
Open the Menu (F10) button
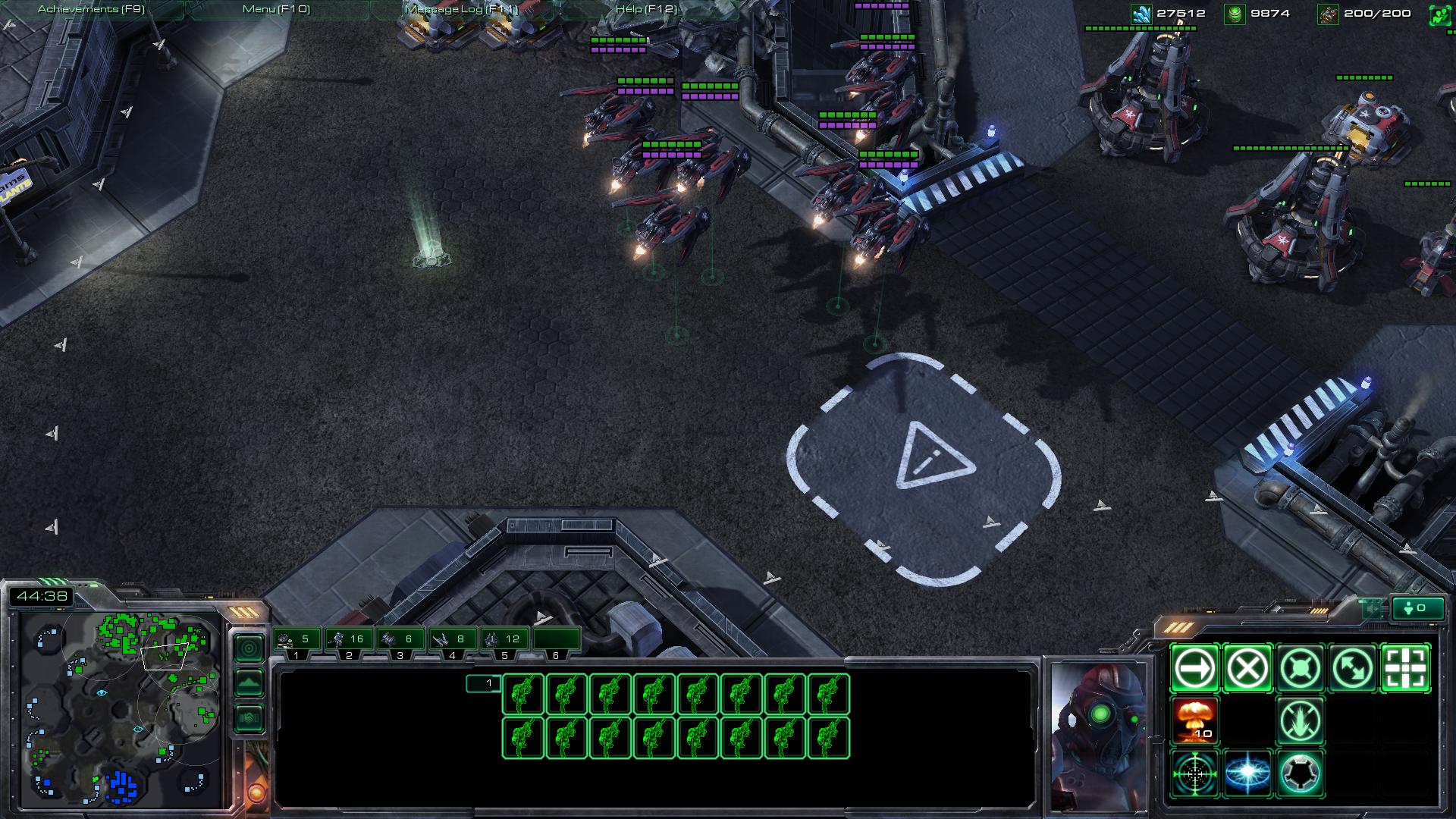click(276, 9)
